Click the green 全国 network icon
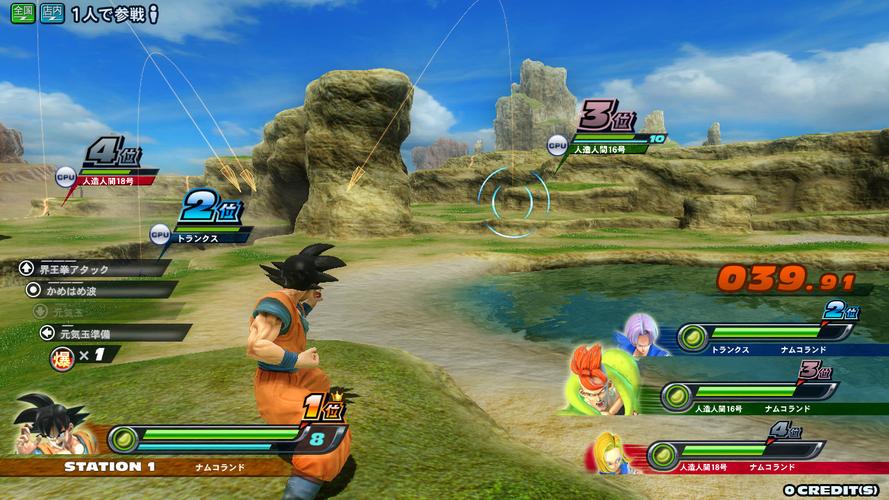Screen dimensions: 889x500 (22, 15)
